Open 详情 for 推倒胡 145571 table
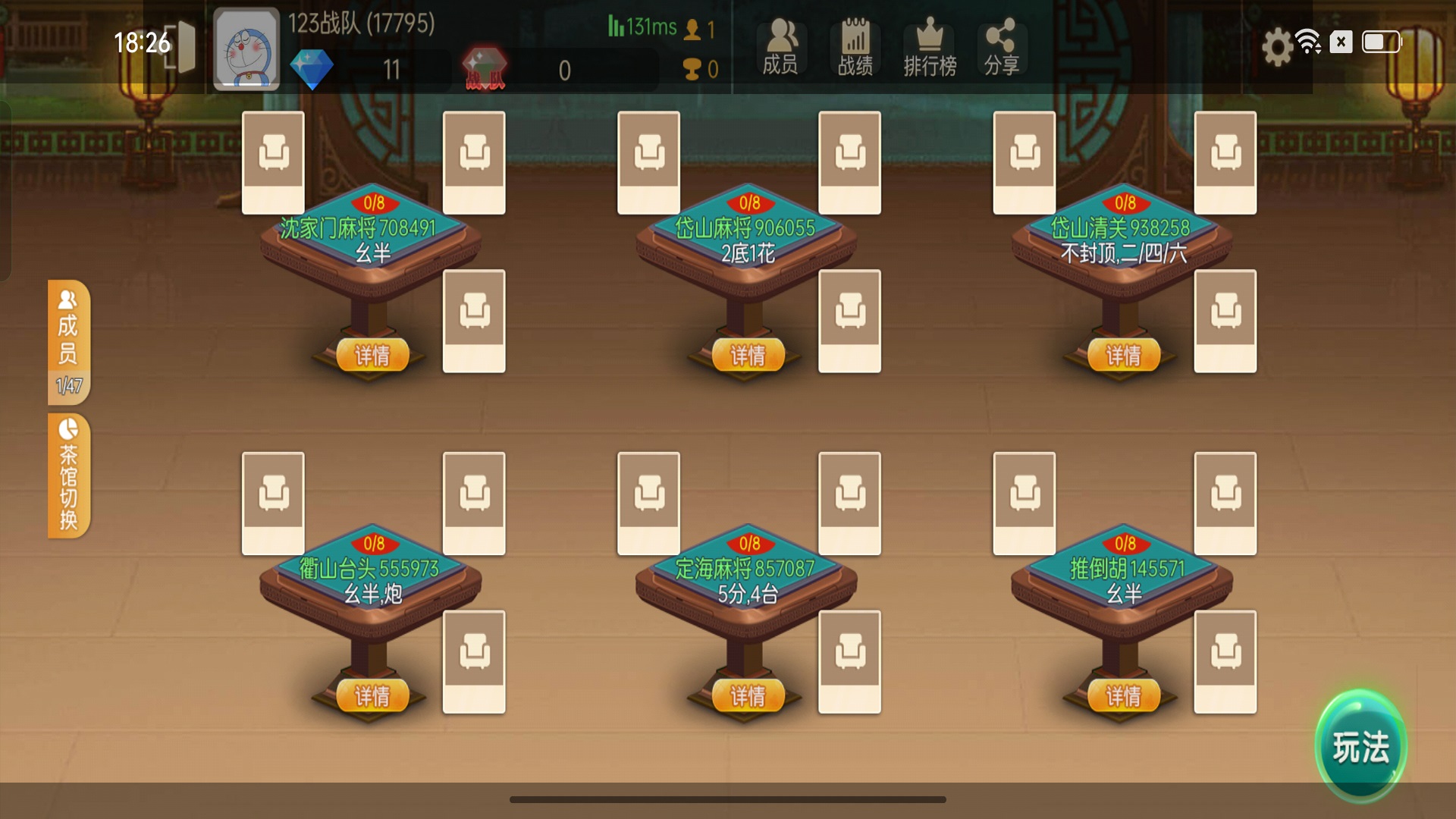Image resolution: width=1456 pixels, height=819 pixels. [x=1123, y=695]
